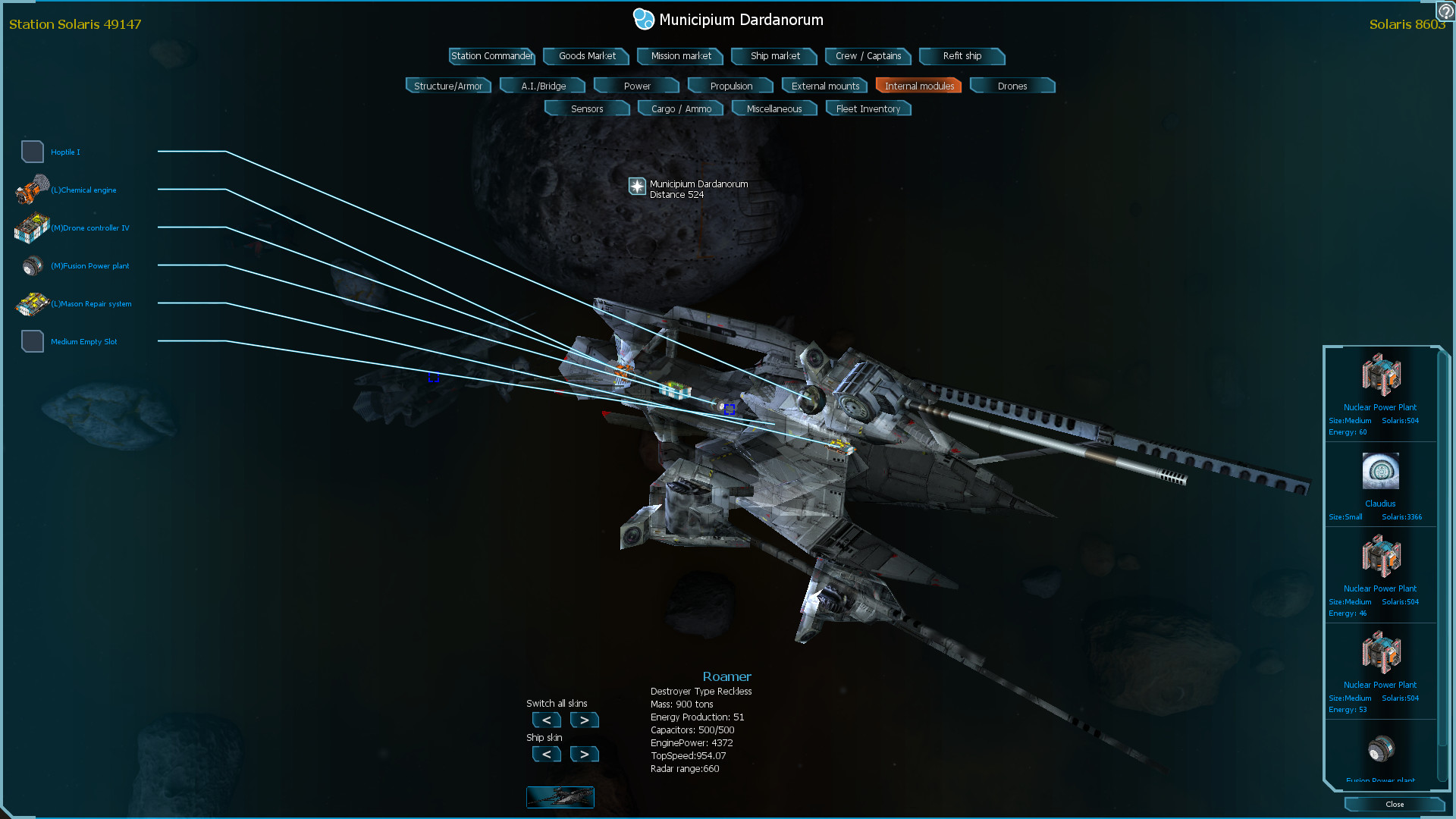Close the equipment shop panel
Screen dimensions: 1456x819
click(1394, 804)
